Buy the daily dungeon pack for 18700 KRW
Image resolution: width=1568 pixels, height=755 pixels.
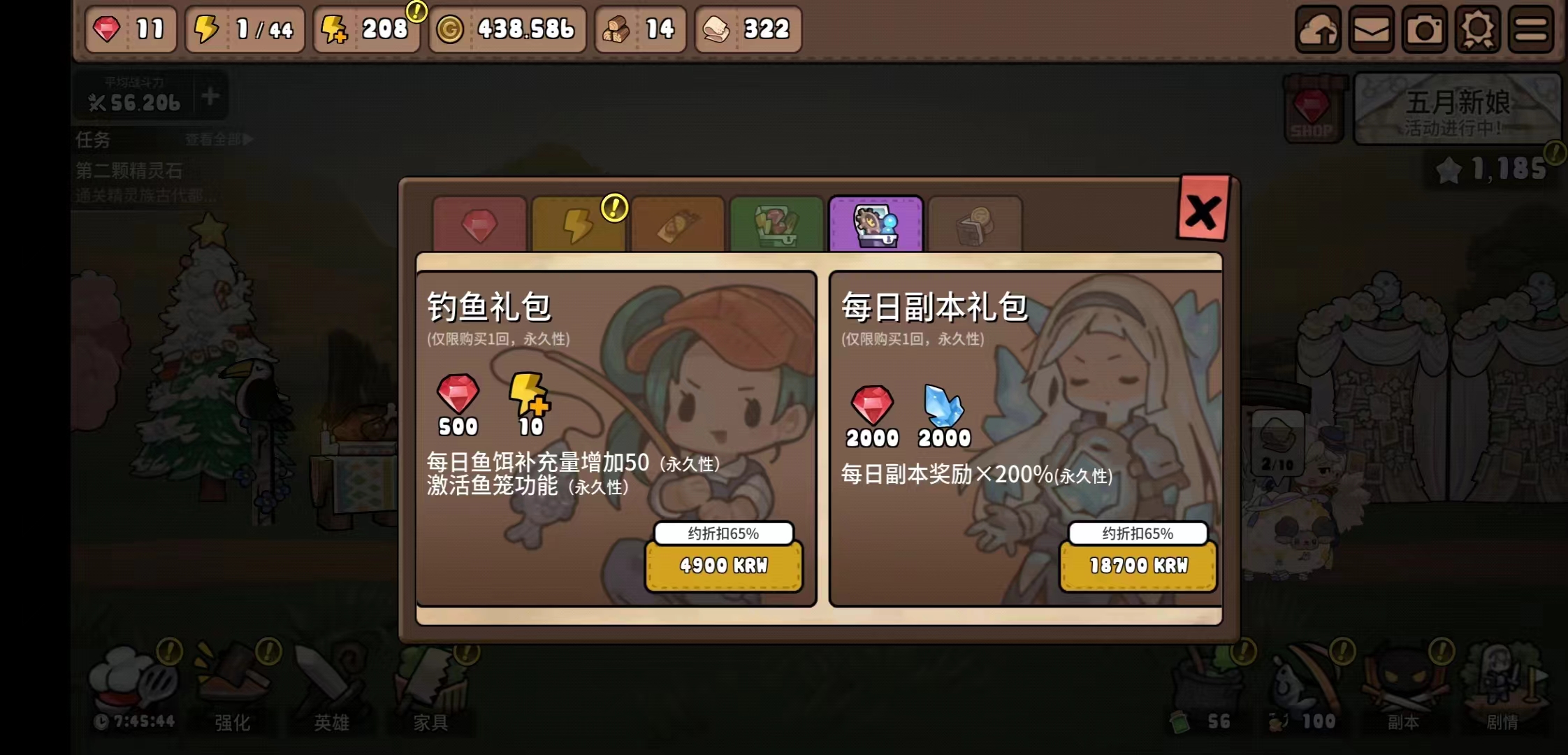pyautogui.click(x=1138, y=566)
